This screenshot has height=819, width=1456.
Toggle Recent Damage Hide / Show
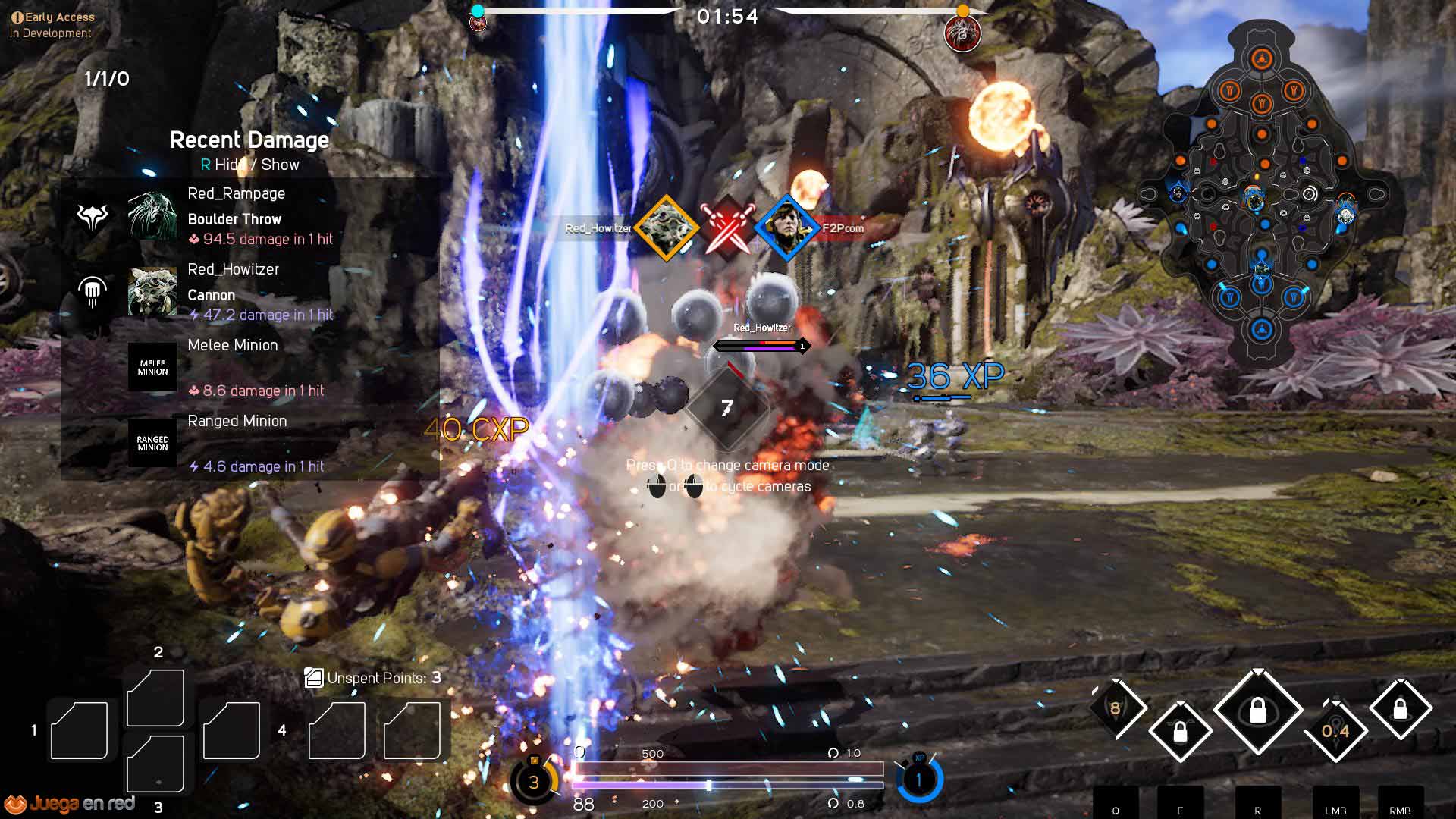point(249,165)
